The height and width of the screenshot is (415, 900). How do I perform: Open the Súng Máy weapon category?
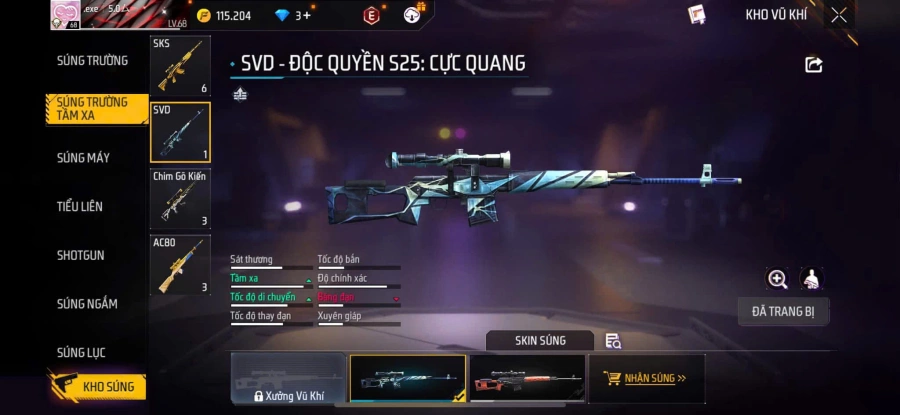click(x=83, y=158)
